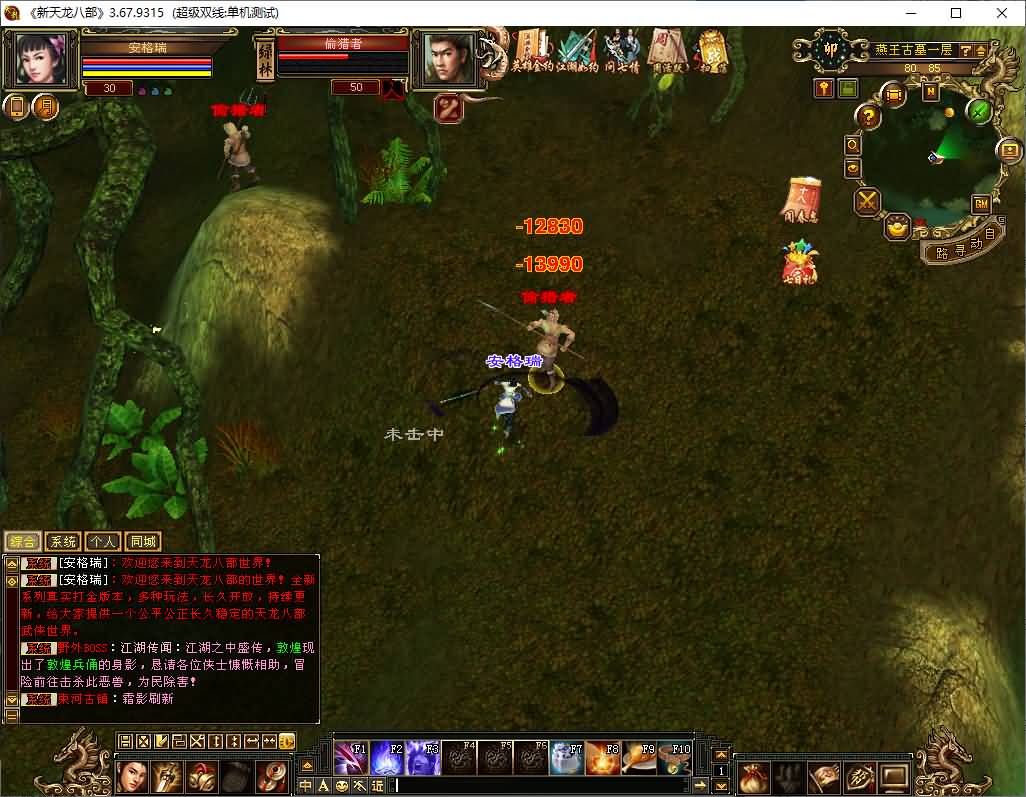This screenshot has width=1026, height=797.
Task: Open the 个人 chat tab
Action: pos(103,542)
